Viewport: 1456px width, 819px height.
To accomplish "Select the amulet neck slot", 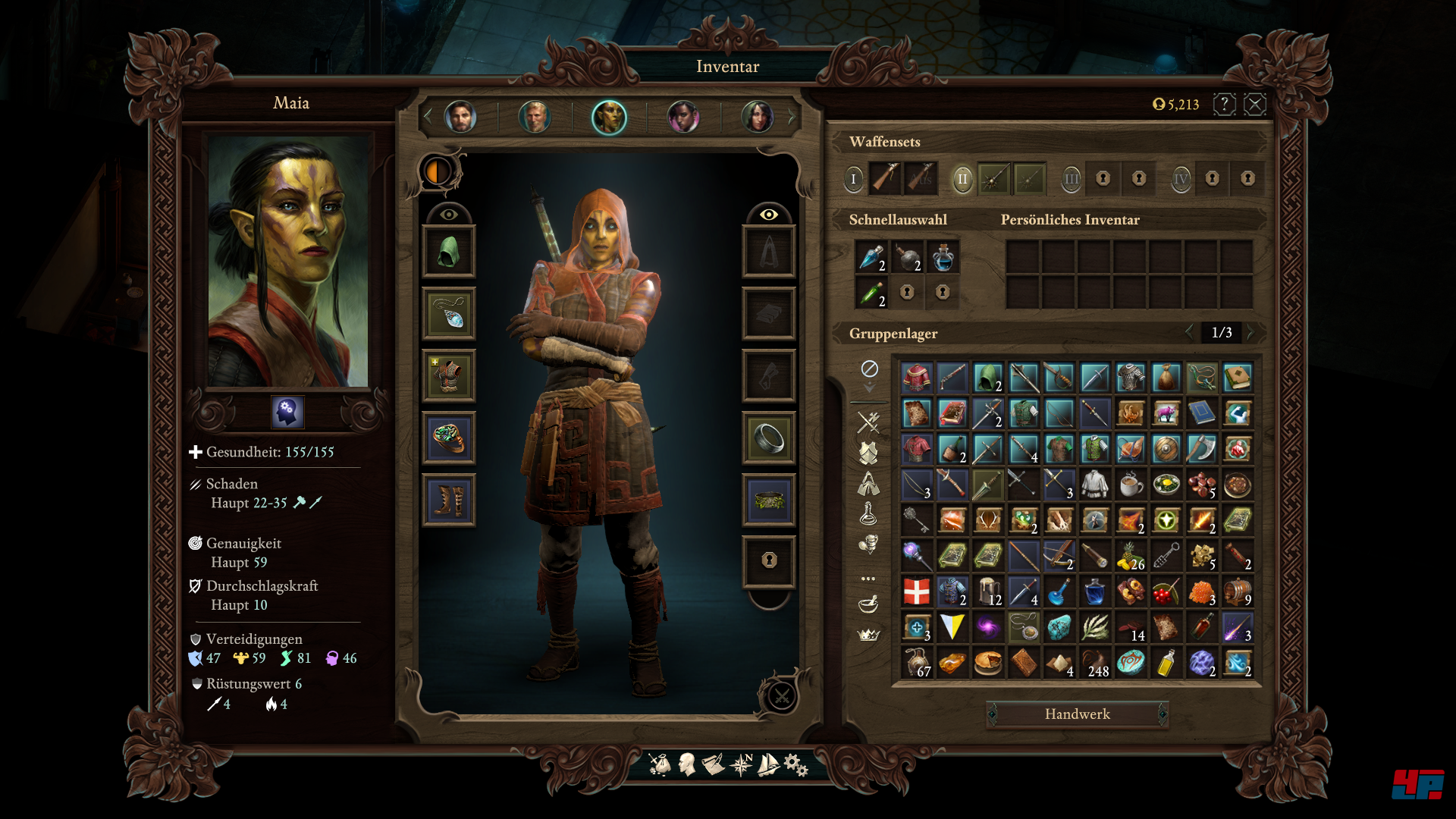I will (448, 314).
